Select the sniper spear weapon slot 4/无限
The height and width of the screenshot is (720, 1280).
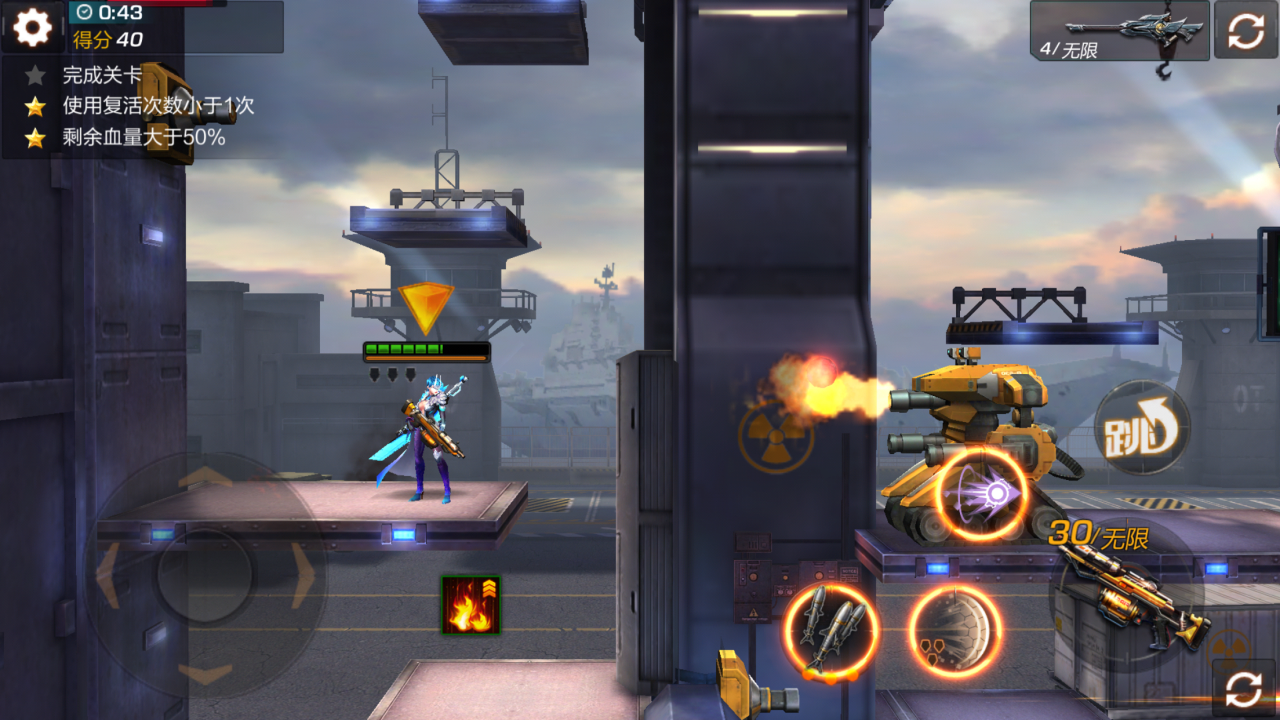(x=1118, y=32)
